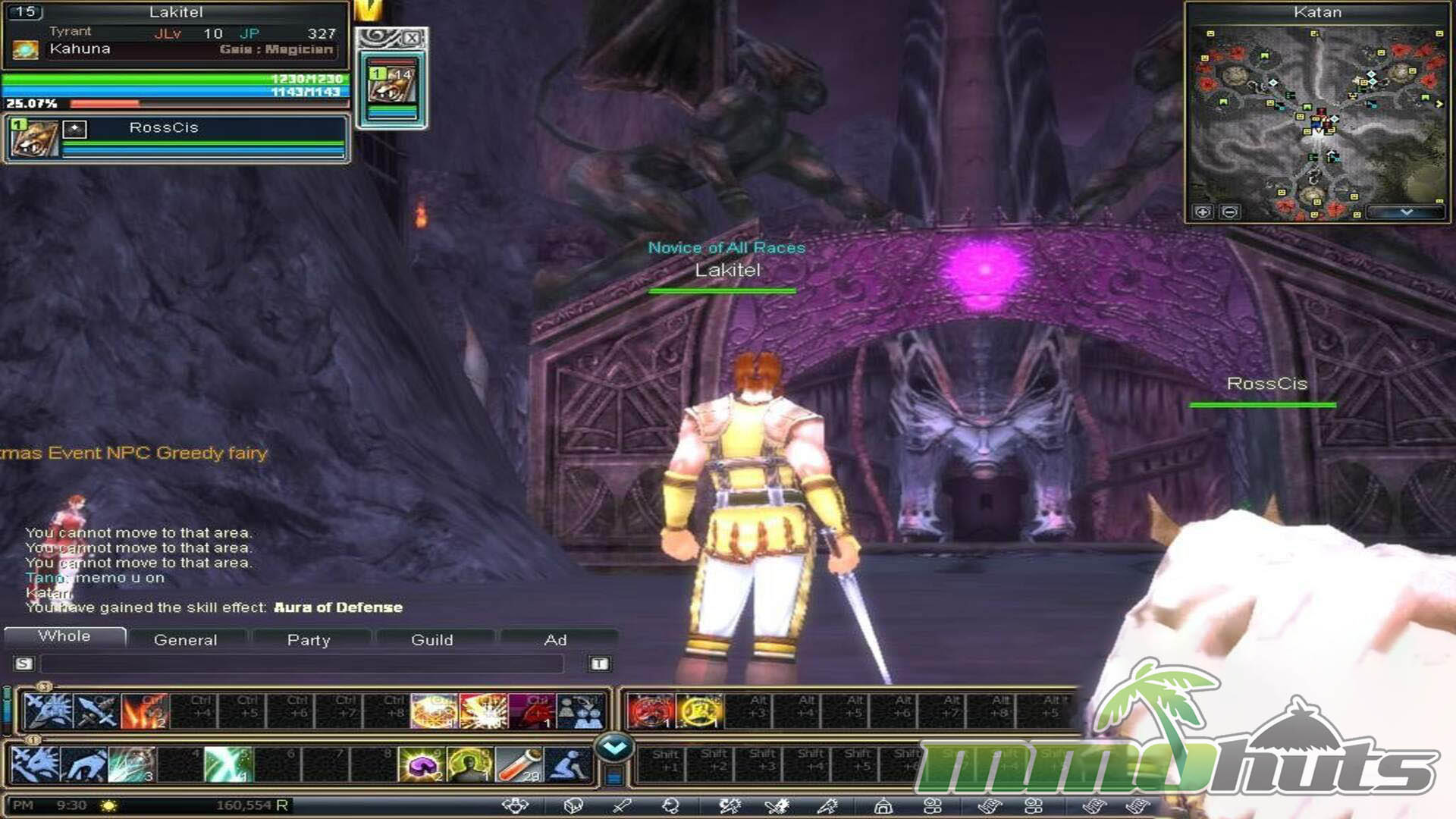Show the Whole chat tab
The height and width of the screenshot is (819, 1456).
tap(64, 636)
